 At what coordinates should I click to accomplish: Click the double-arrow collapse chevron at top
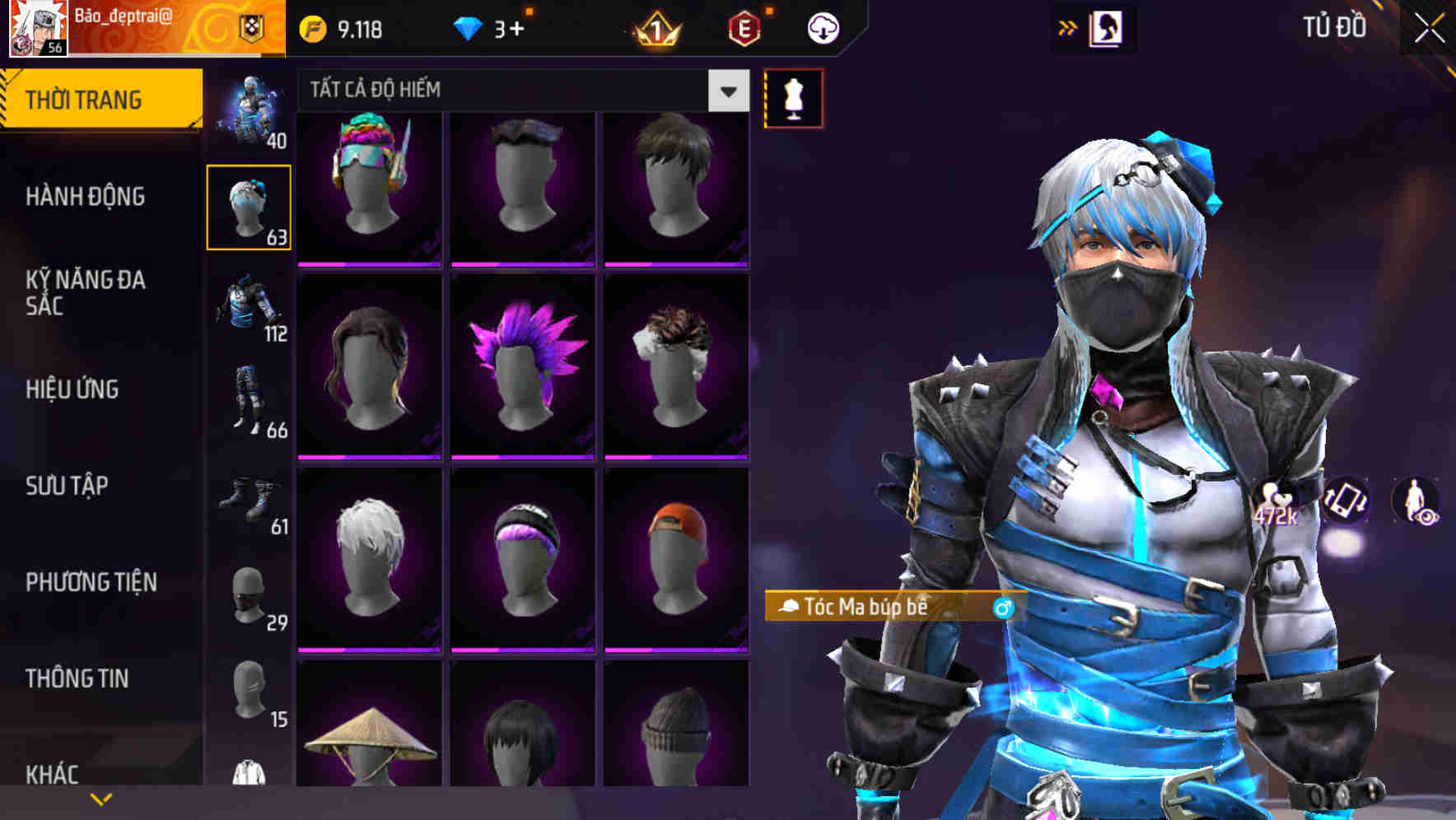[x=1068, y=26]
